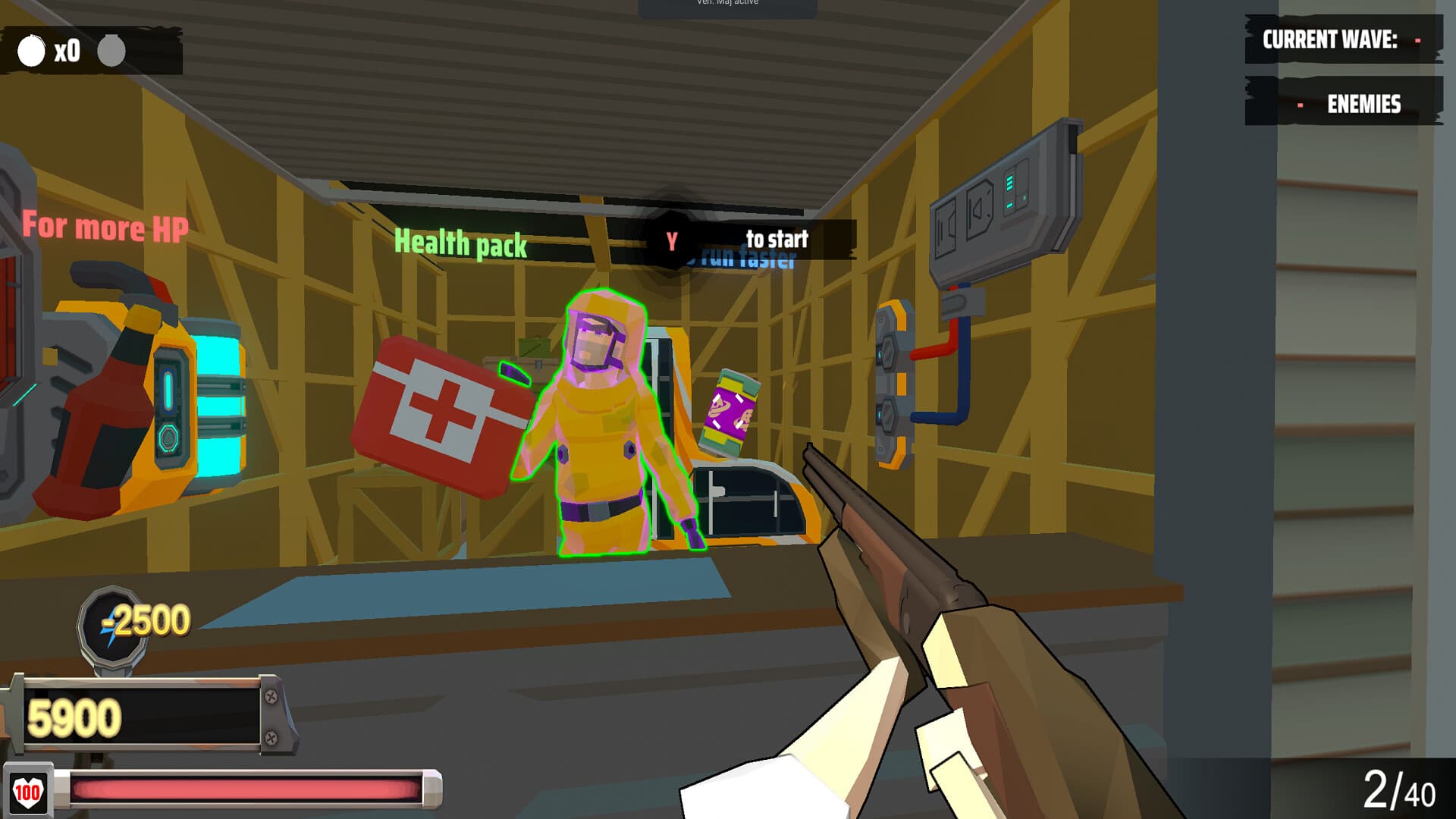Viewport: 1456px width, 819px height.
Task: Select the gray grenade slot icon
Action: (111, 52)
